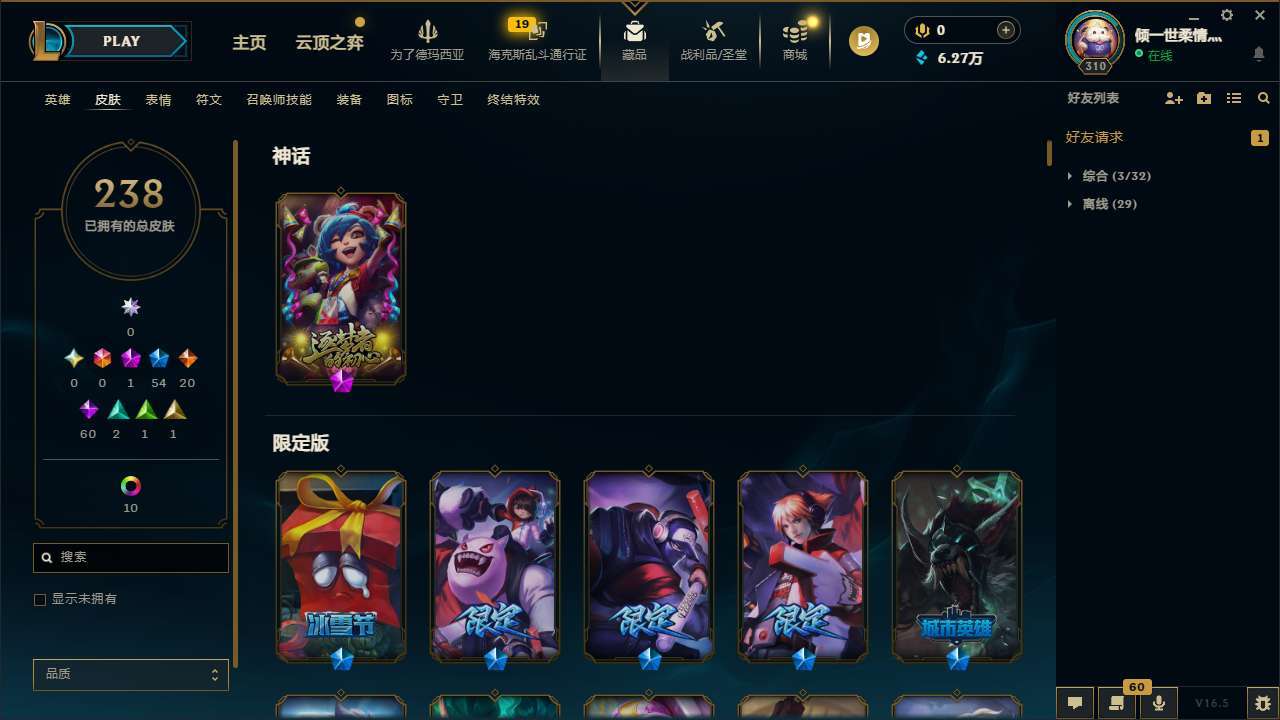This screenshot has width=1280, height=720.
Task: Enable the 显示未拥有 checkbox
Action: tap(40, 599)
